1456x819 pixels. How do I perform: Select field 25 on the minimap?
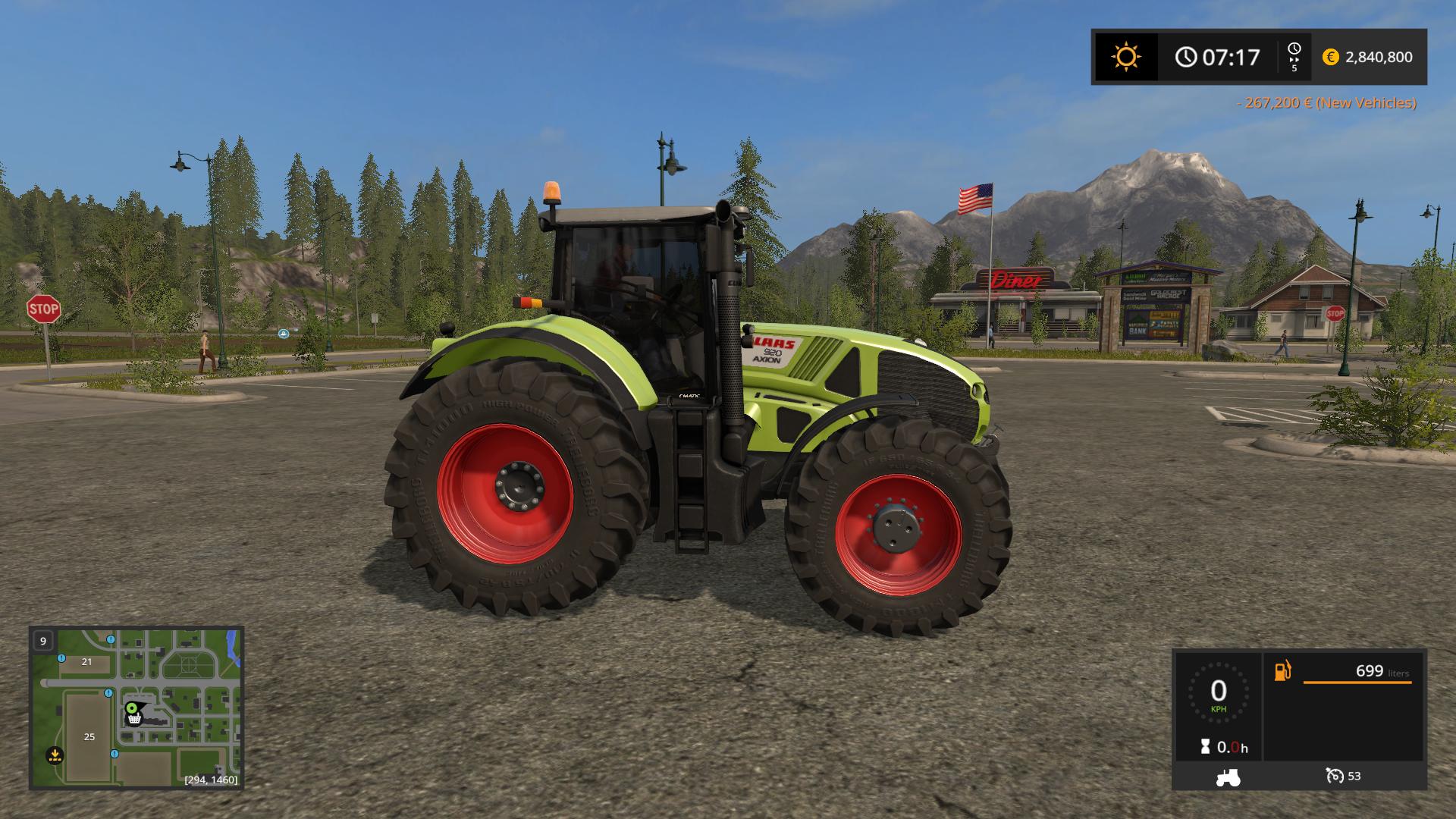(89, 736)
